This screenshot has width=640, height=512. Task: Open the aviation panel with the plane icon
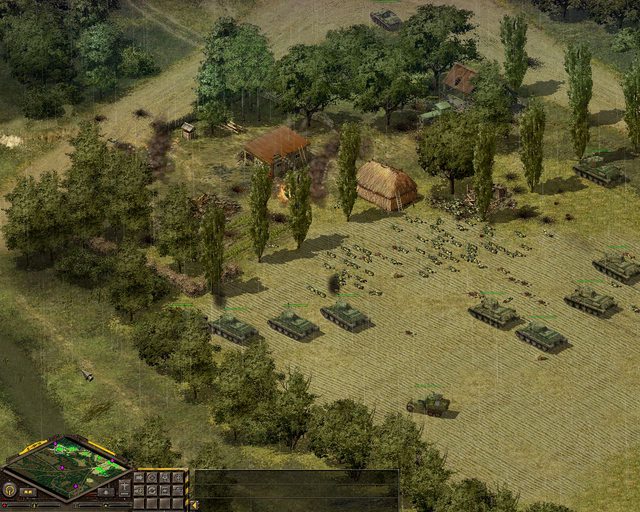tap(125, 486)
